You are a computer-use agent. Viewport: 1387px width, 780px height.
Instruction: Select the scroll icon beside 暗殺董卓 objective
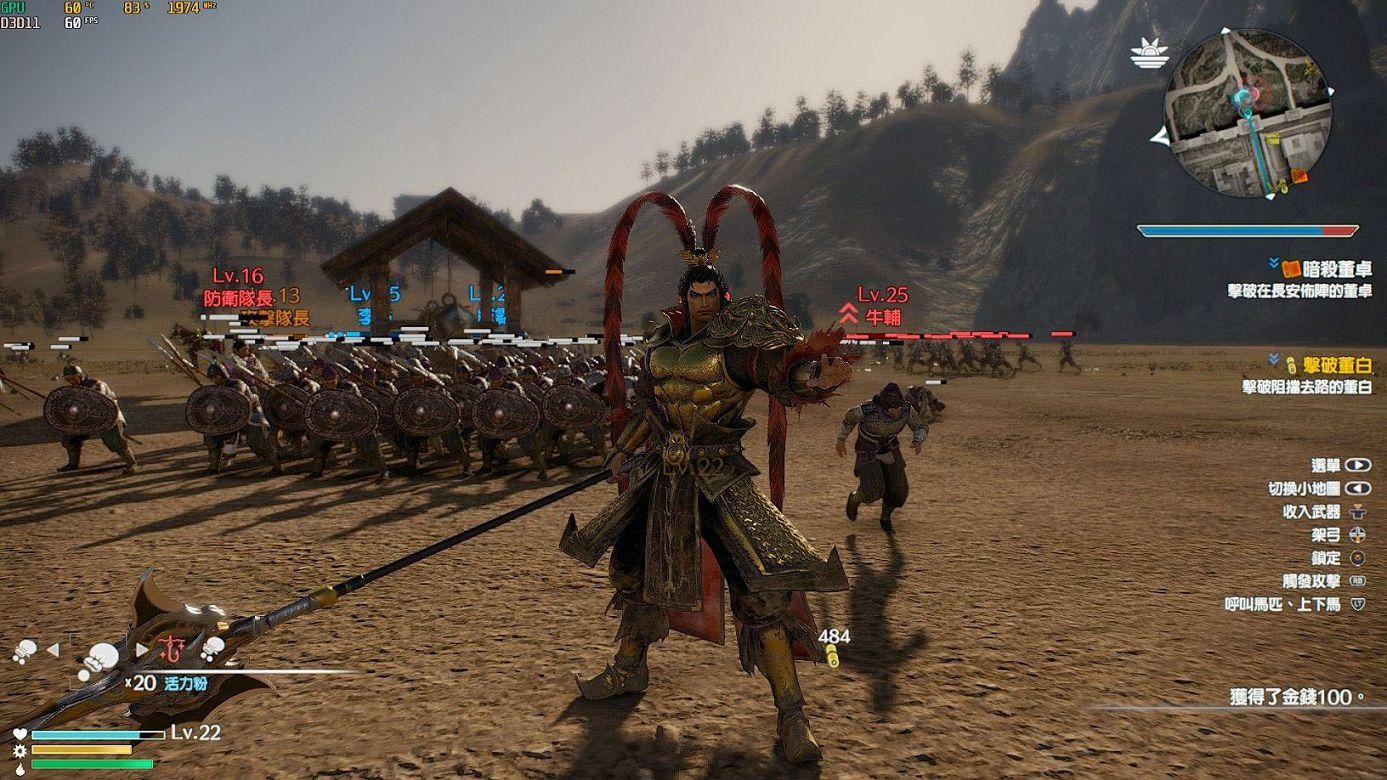[x=1292, y=268]
